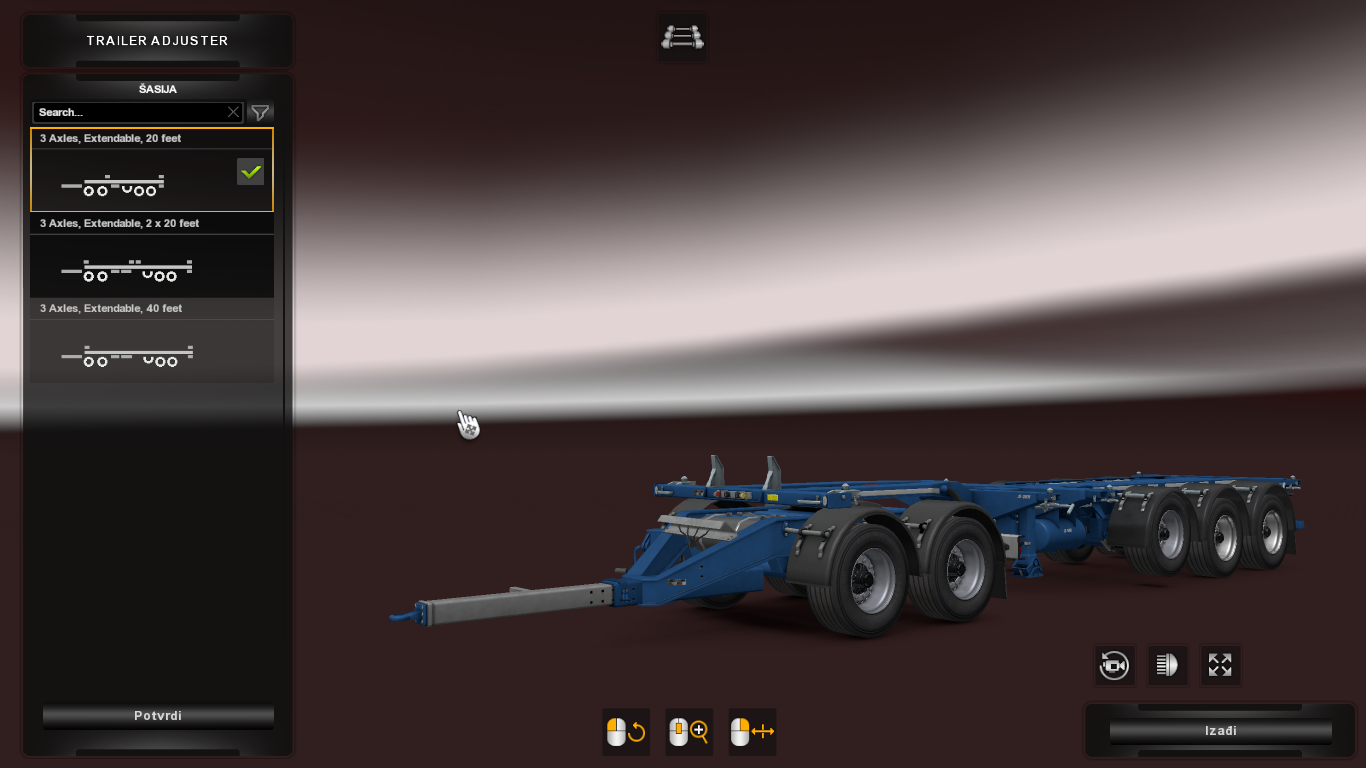Clear the search box using the X icon
Image resolution: width=1366 pixels, height=768 pixels.
click(x=233, y=112)
